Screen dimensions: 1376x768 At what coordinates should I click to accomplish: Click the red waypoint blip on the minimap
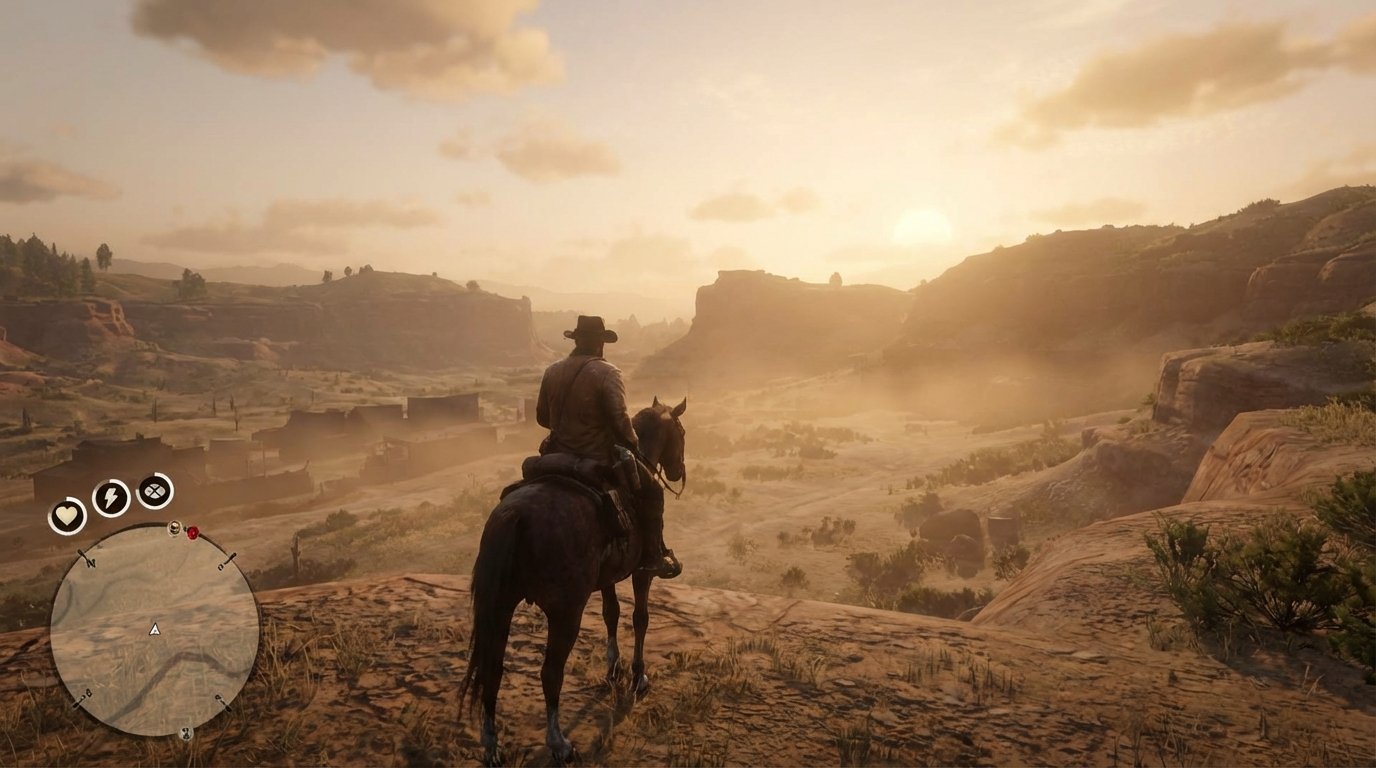point(193,532)
